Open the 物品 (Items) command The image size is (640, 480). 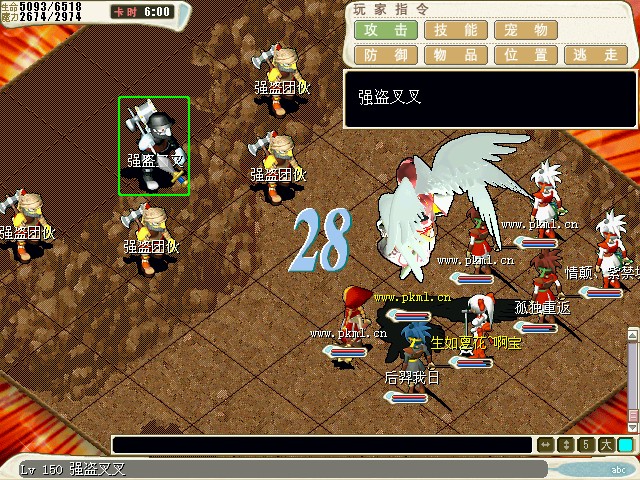[456, 55]
